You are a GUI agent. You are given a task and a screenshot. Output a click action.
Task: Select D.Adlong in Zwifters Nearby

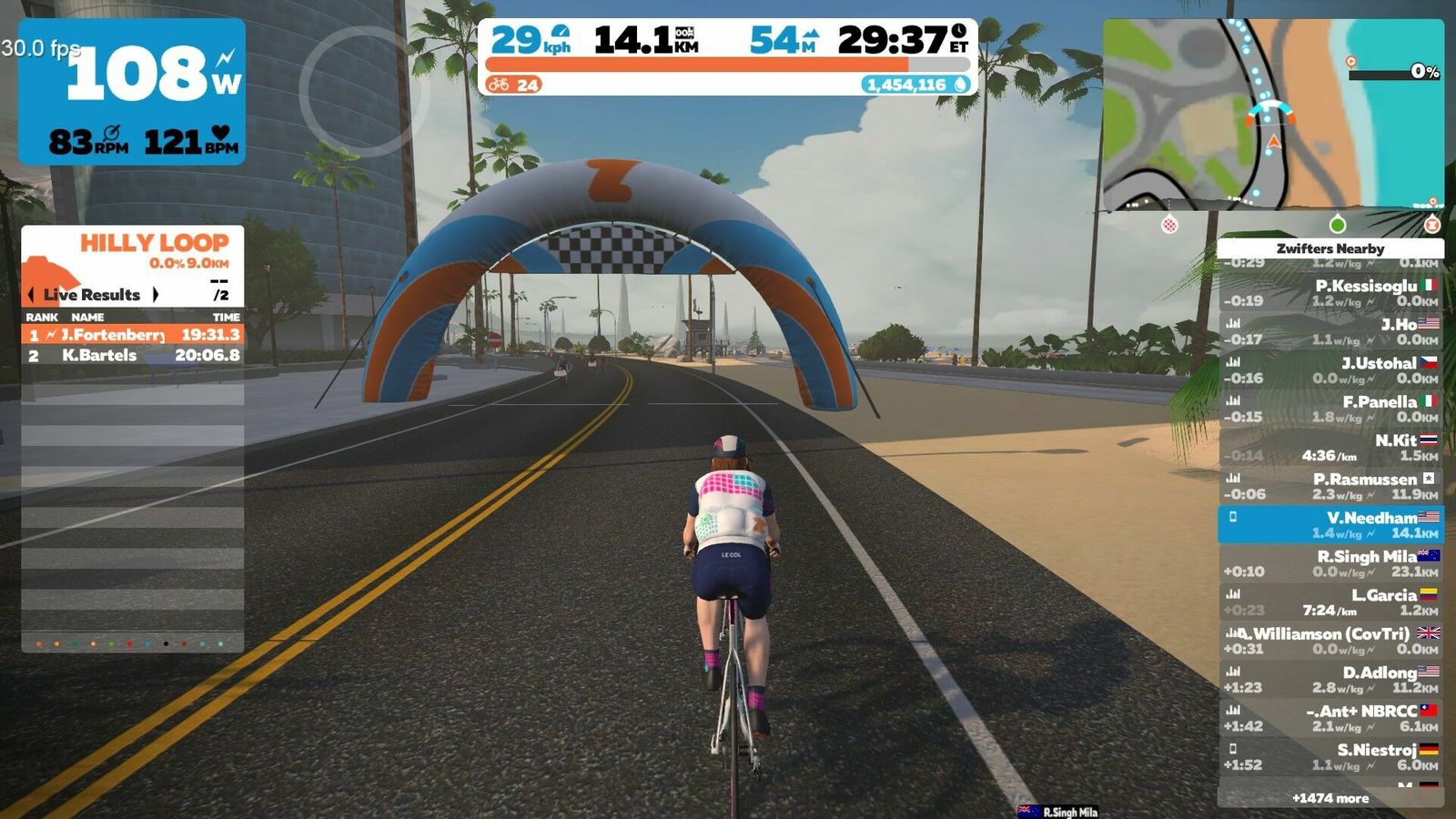click(1330, 680)
